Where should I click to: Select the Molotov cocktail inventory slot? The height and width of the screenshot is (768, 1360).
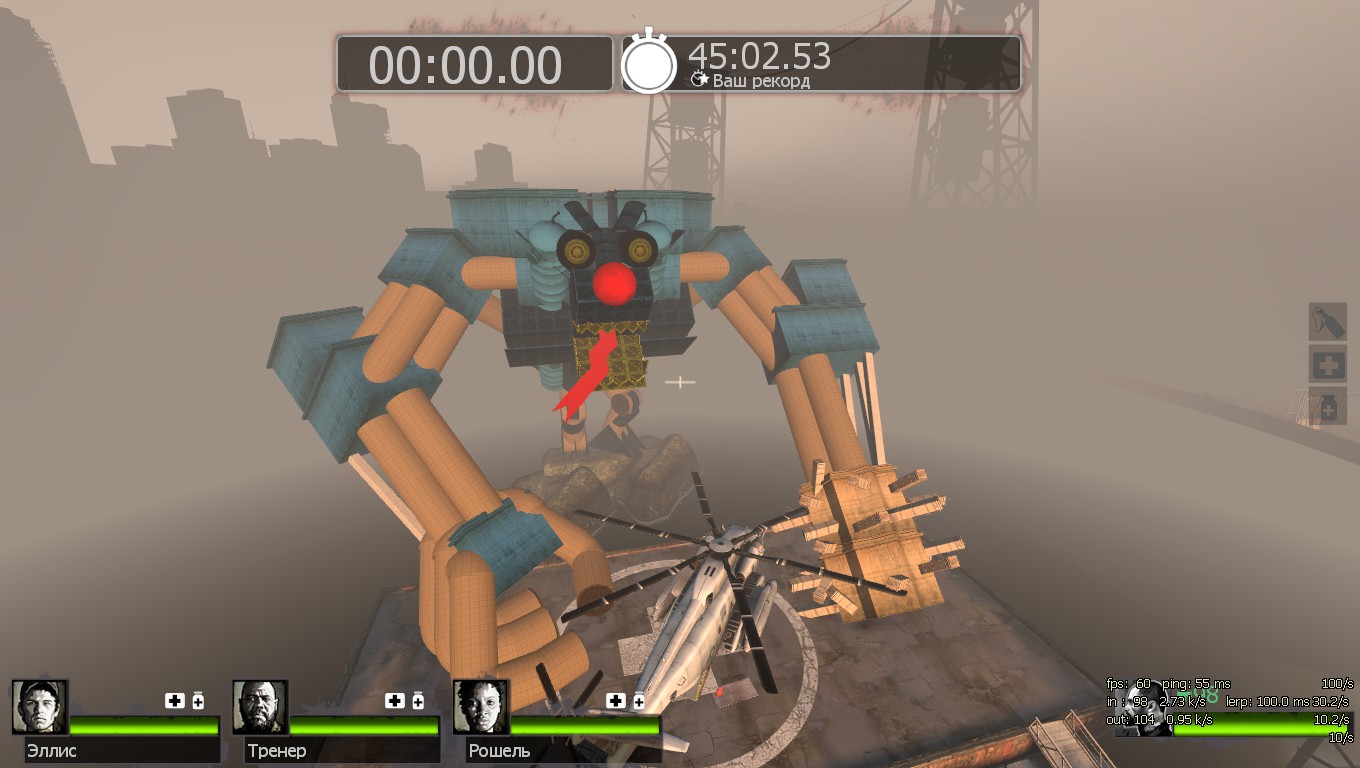click(1328, 322)
